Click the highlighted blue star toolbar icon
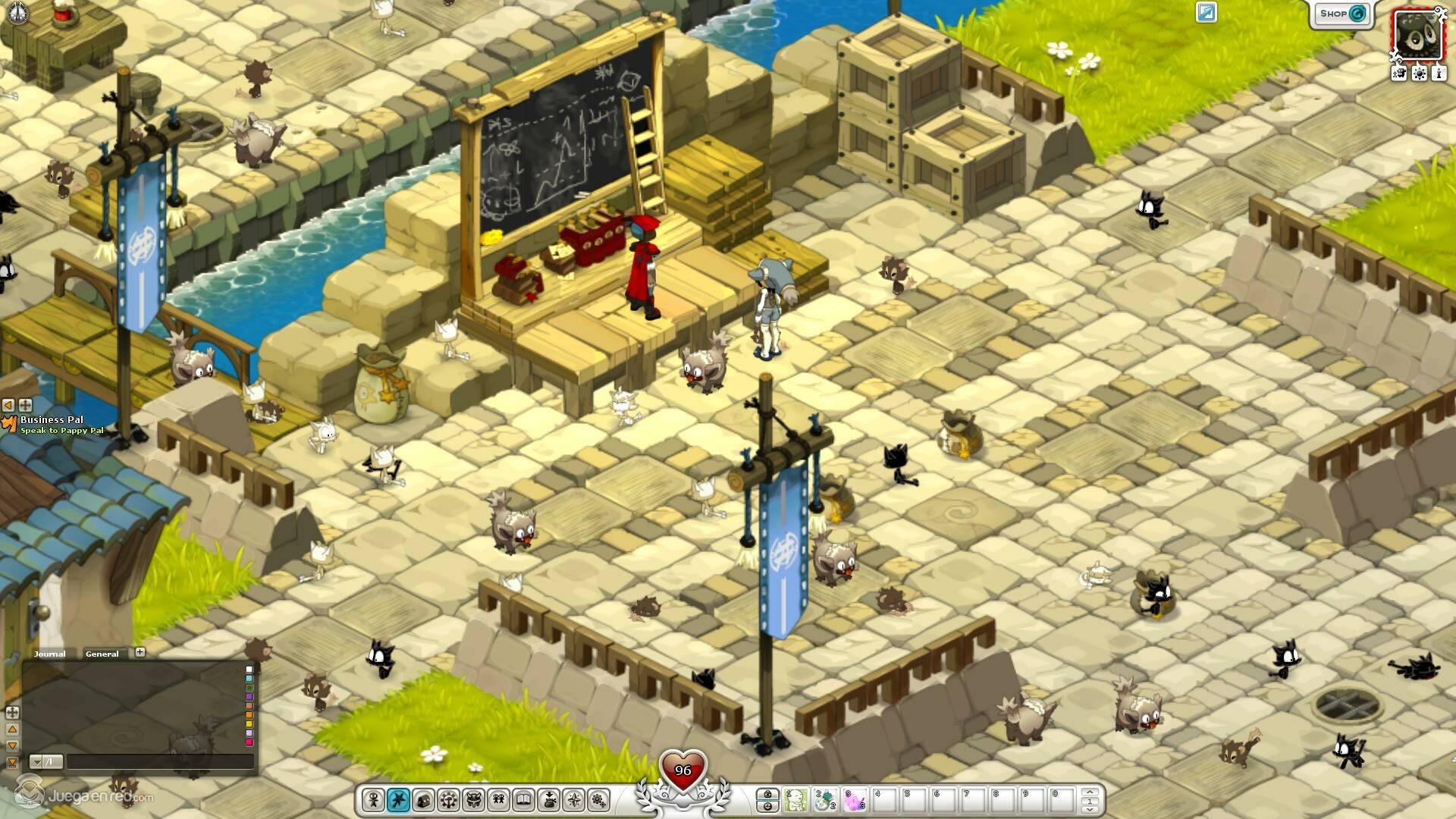1456x819 pixels. 398,799
